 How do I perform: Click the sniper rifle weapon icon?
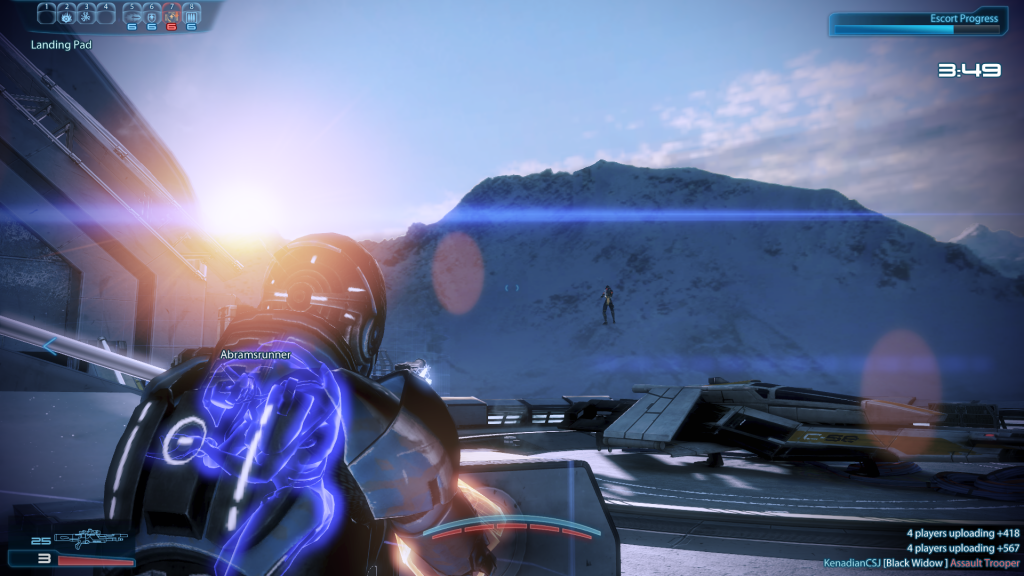(x=92, y=540)
